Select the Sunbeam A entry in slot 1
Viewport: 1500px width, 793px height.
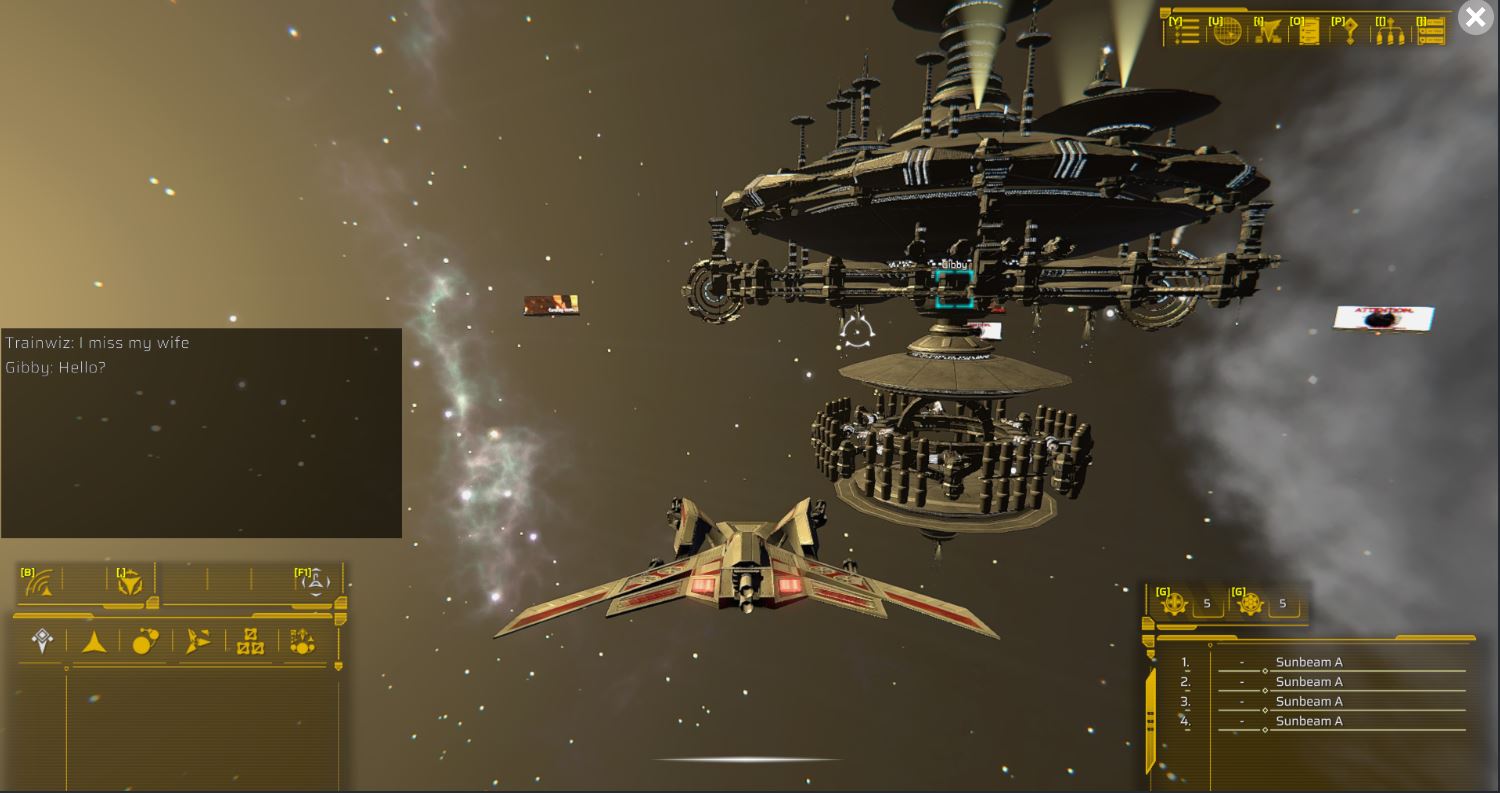pyautogui.click(x=1310, y=662)
